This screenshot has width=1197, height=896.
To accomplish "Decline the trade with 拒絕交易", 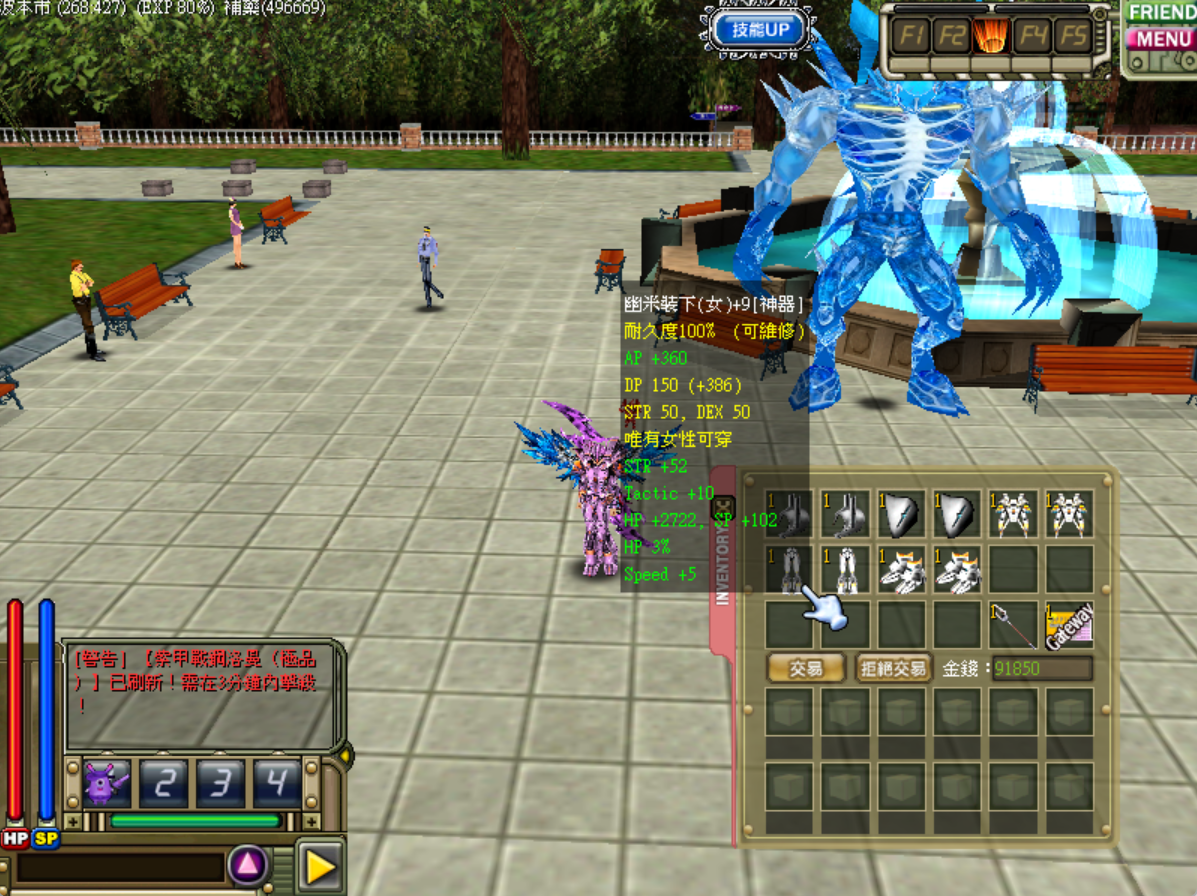I will (893, 668).
